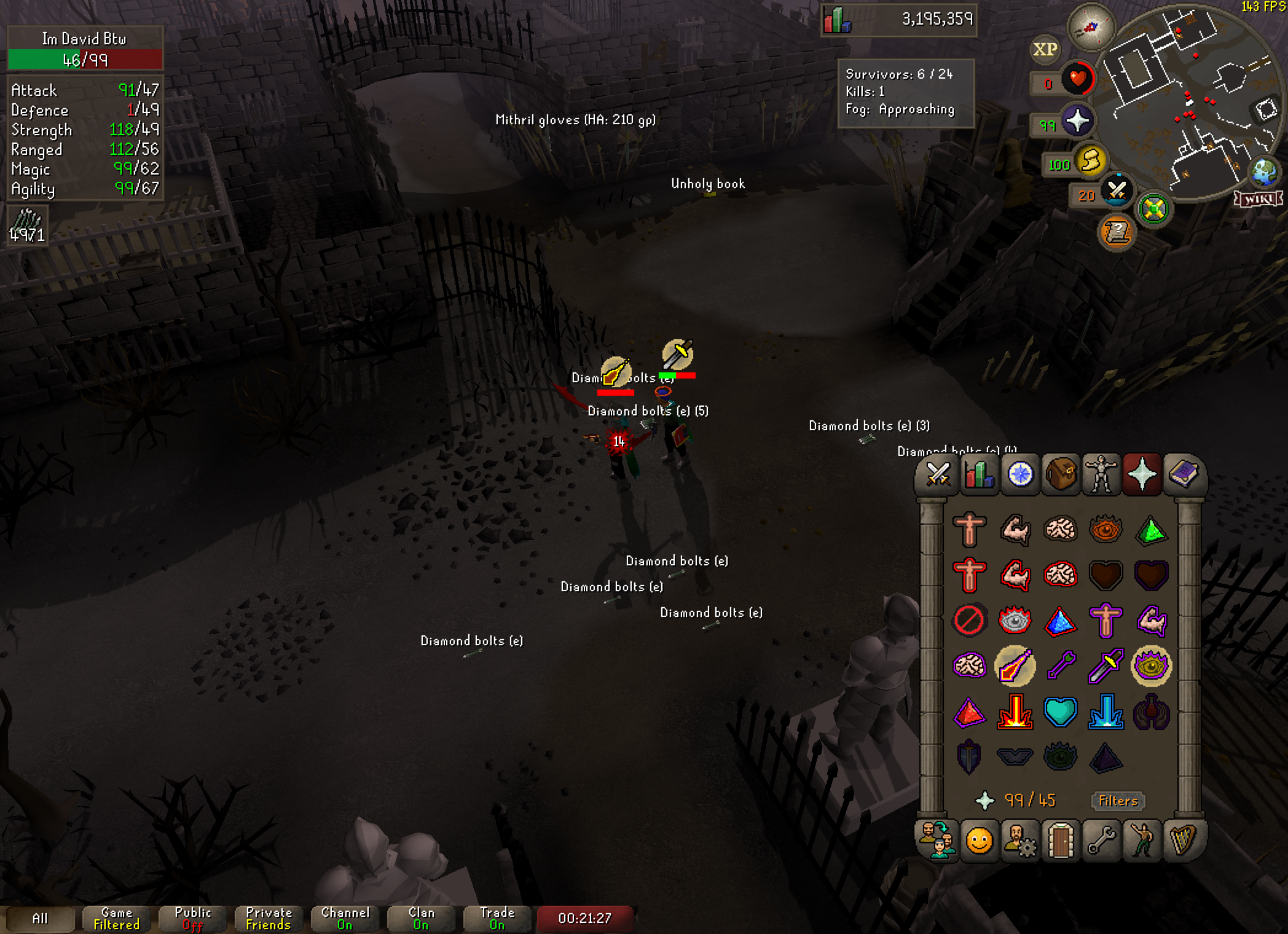1288x934 pixels.
Task: Click the prayer Filters button
Action: (x=1118, y=801)
